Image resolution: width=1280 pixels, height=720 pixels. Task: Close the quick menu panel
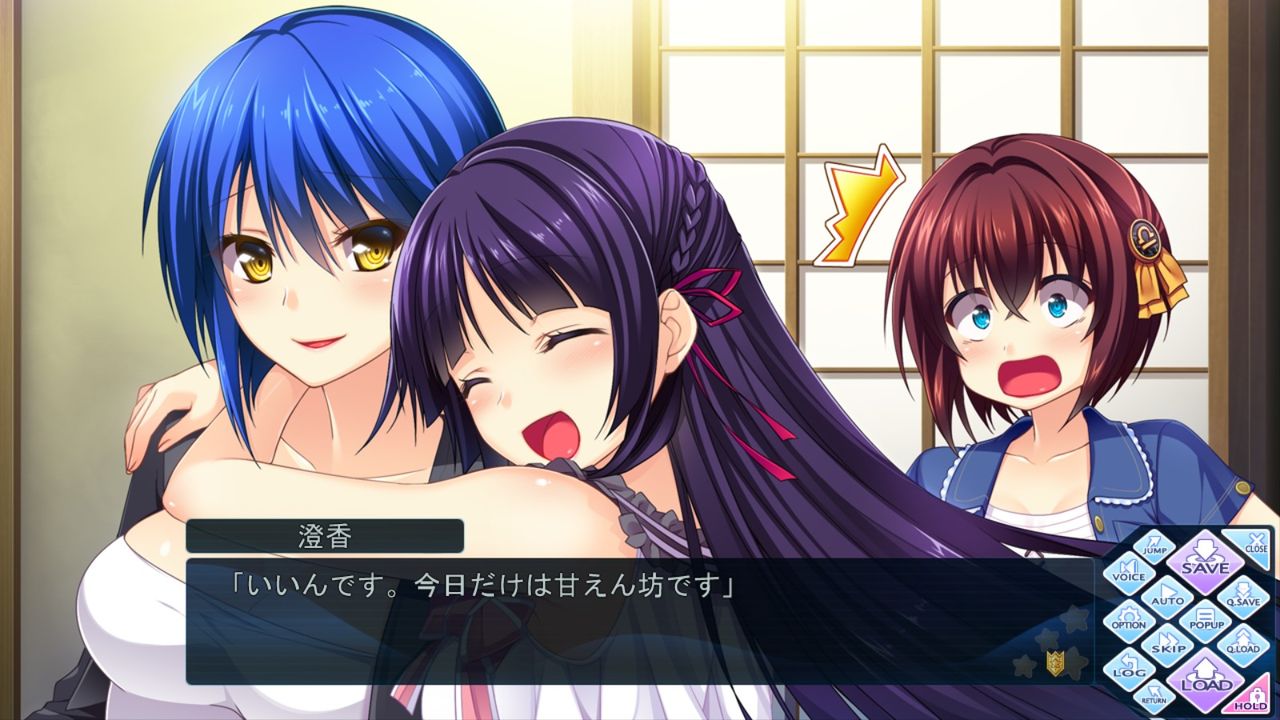pyautogui.click(x=1255, y=546)
